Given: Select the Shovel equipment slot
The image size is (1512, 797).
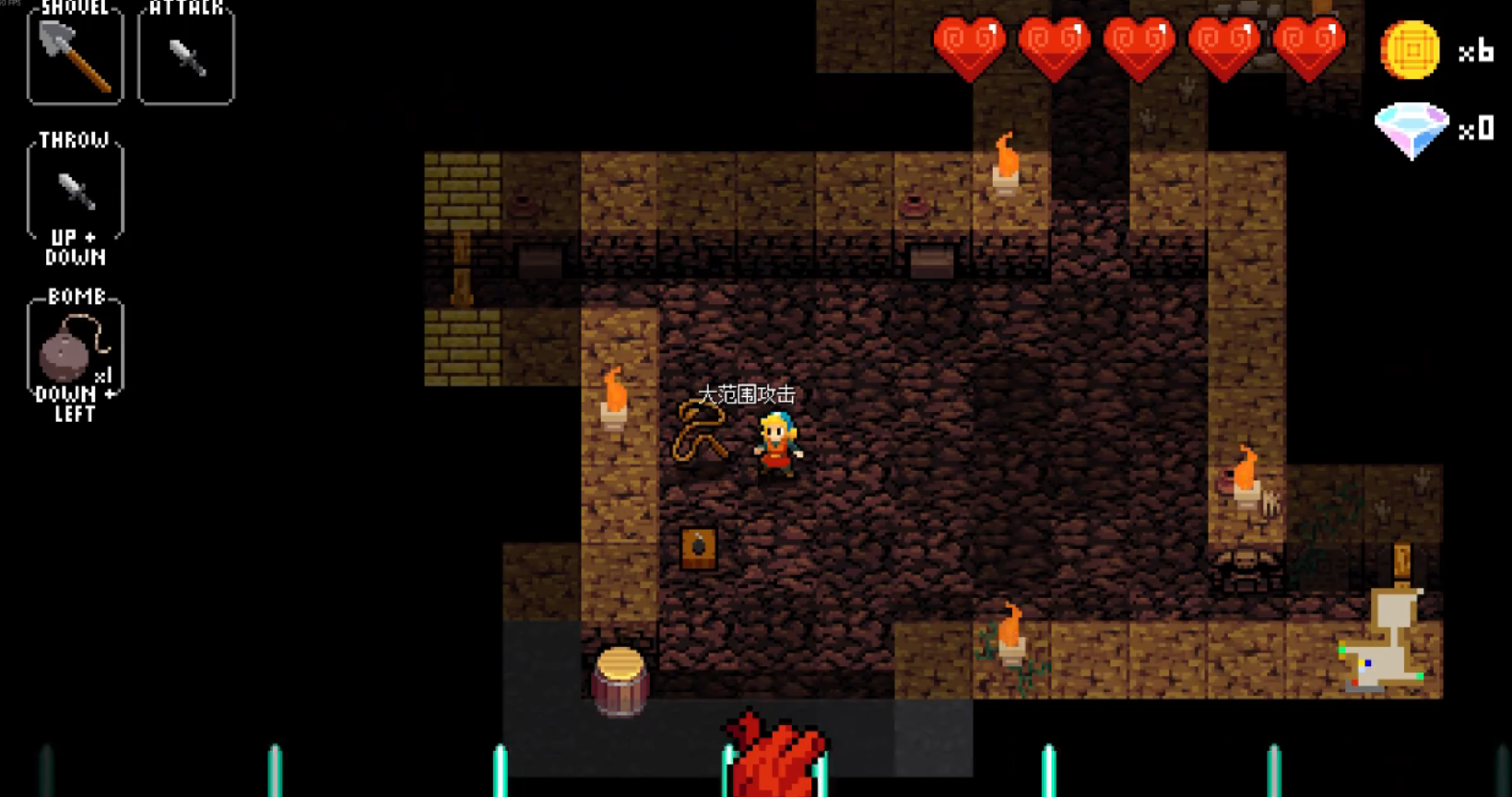Looking at the screenshot, I should click(x=75, y=57).
